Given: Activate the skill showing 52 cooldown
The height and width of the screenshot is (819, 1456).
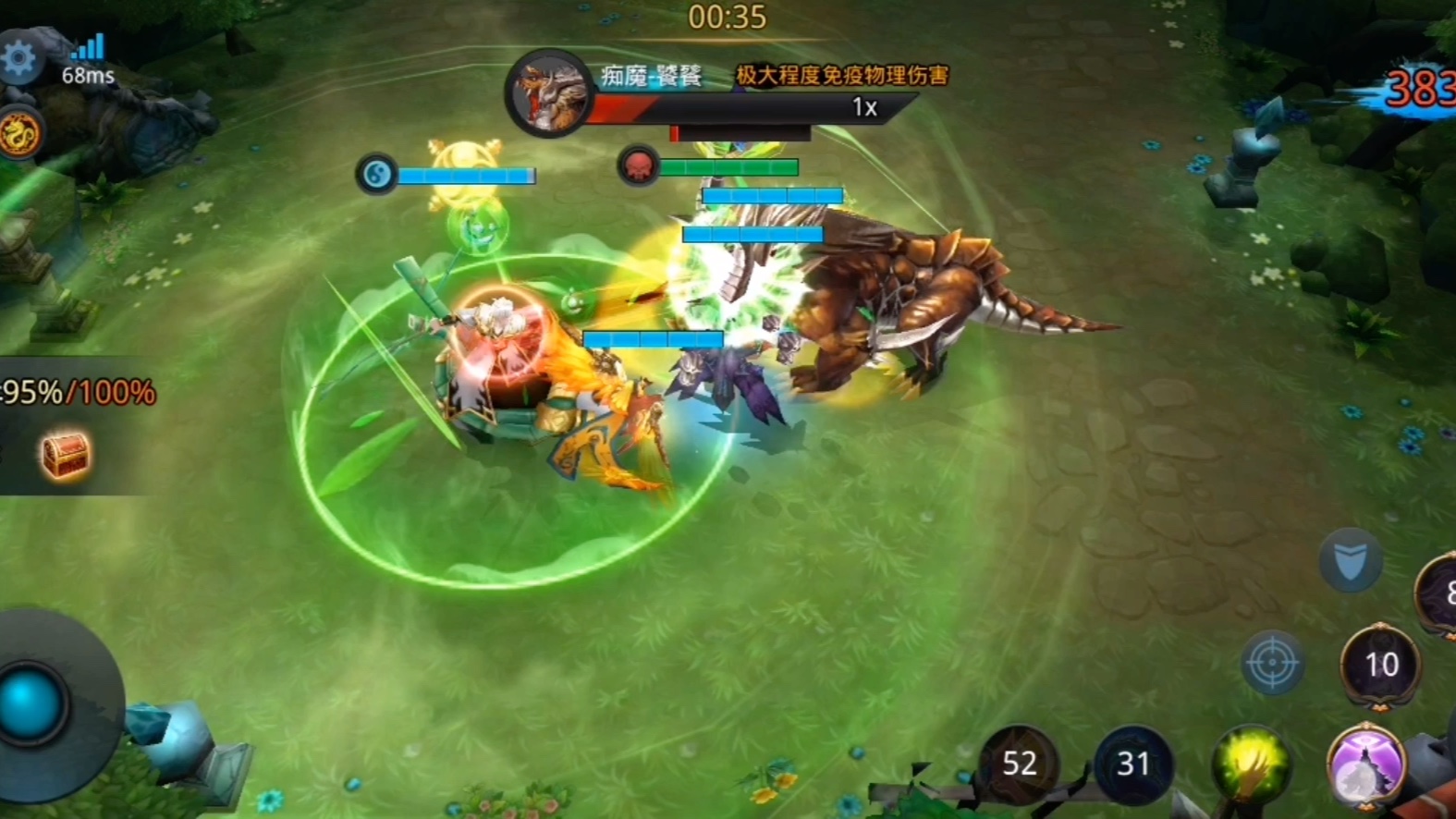Looking at the screenshot, I should point(1019,764).
